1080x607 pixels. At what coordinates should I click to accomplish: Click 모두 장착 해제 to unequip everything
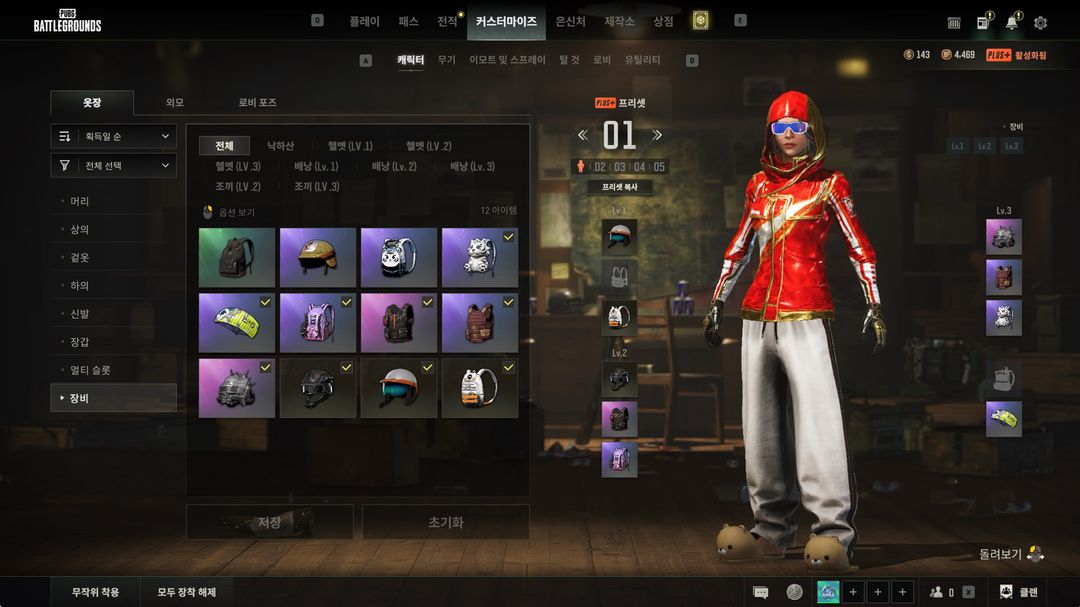[187, 592]
